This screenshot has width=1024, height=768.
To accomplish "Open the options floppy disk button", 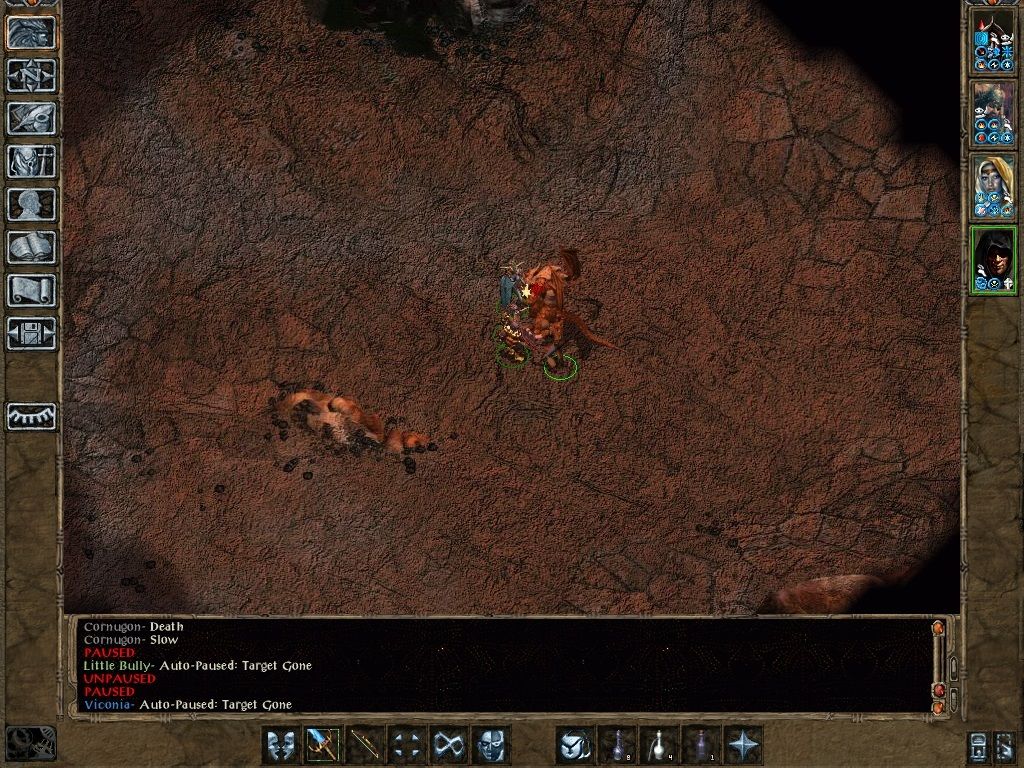I will 31,333.
